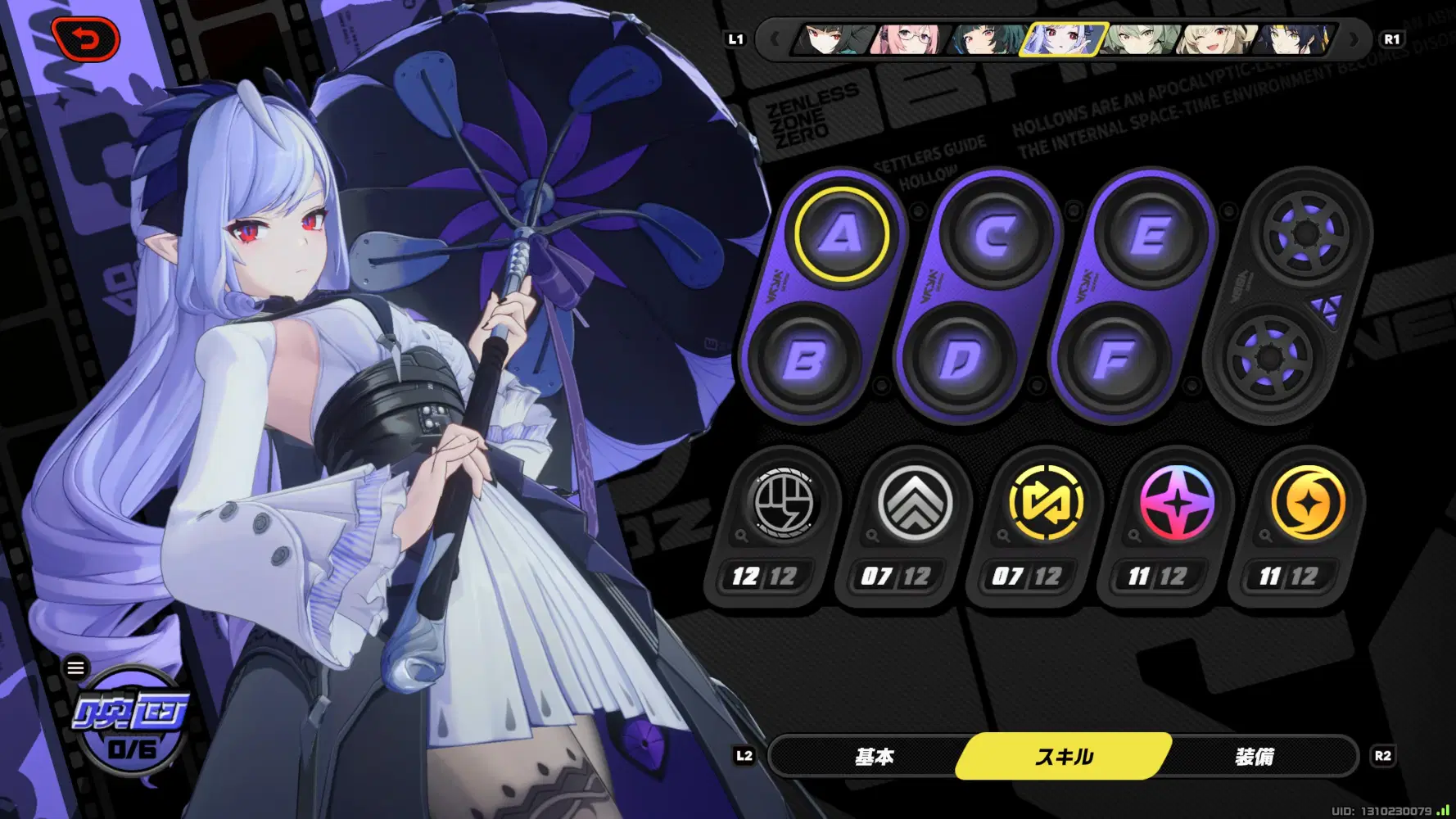Image resolution: width=1456 pixels, height=819 pixels.
Task: Open the hamburger menu above the 映画 badge
Action: (x=75, y=667)
